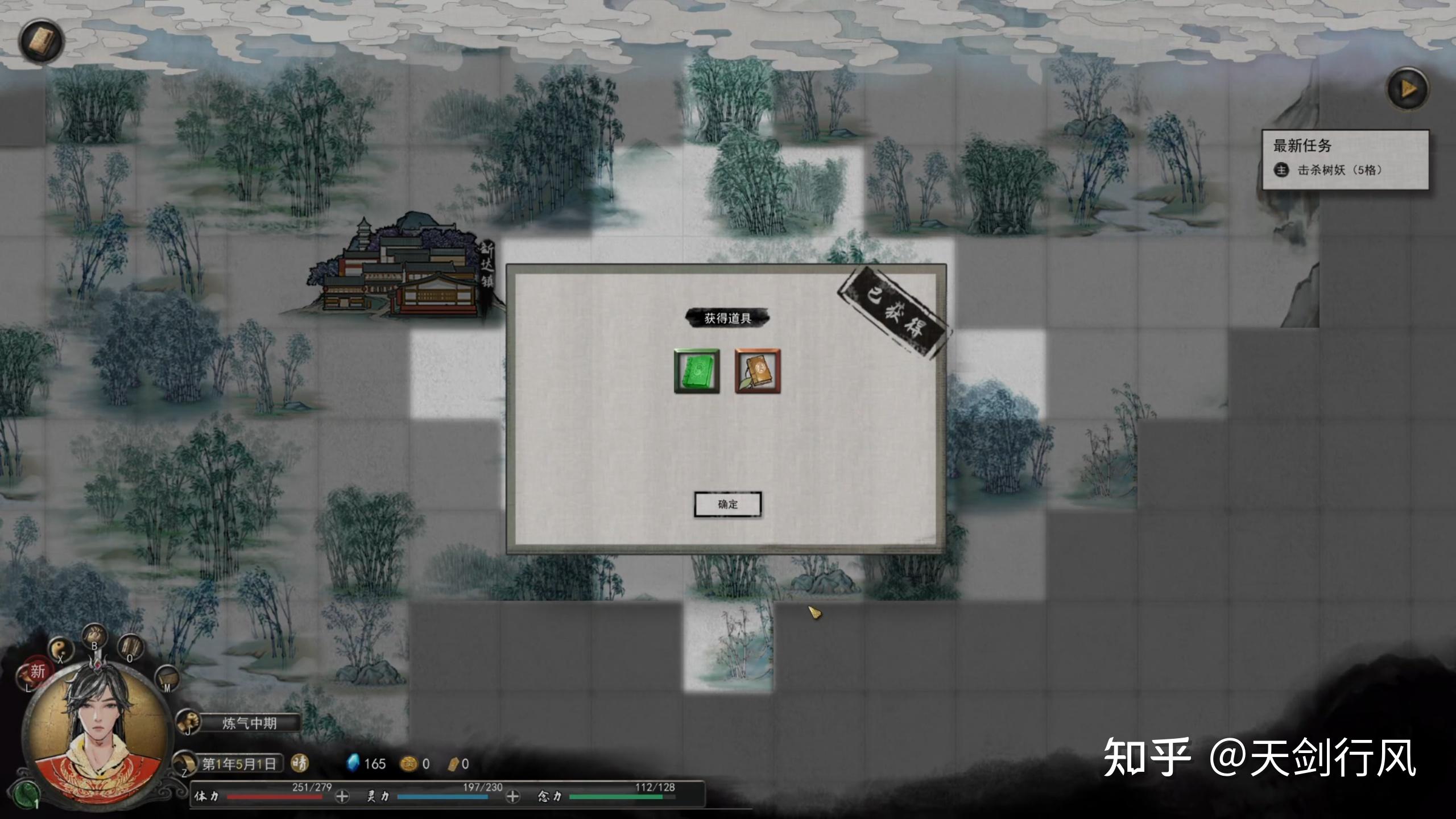Open the map scroll icon marked M
Viewport: 1456px width, 819px height.
click(x=167, y=678)
